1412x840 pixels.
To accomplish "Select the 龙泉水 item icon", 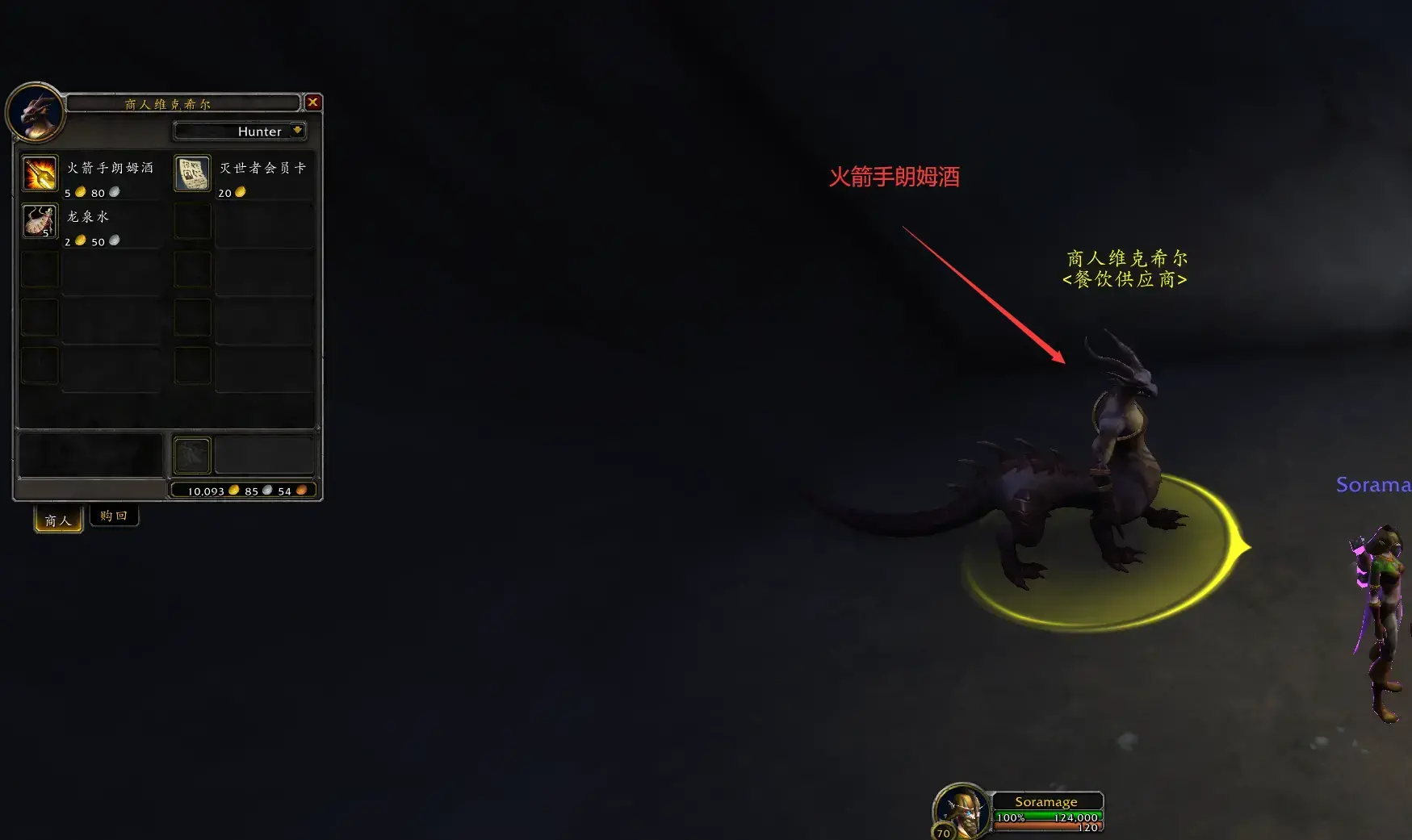I will point(39,221).
